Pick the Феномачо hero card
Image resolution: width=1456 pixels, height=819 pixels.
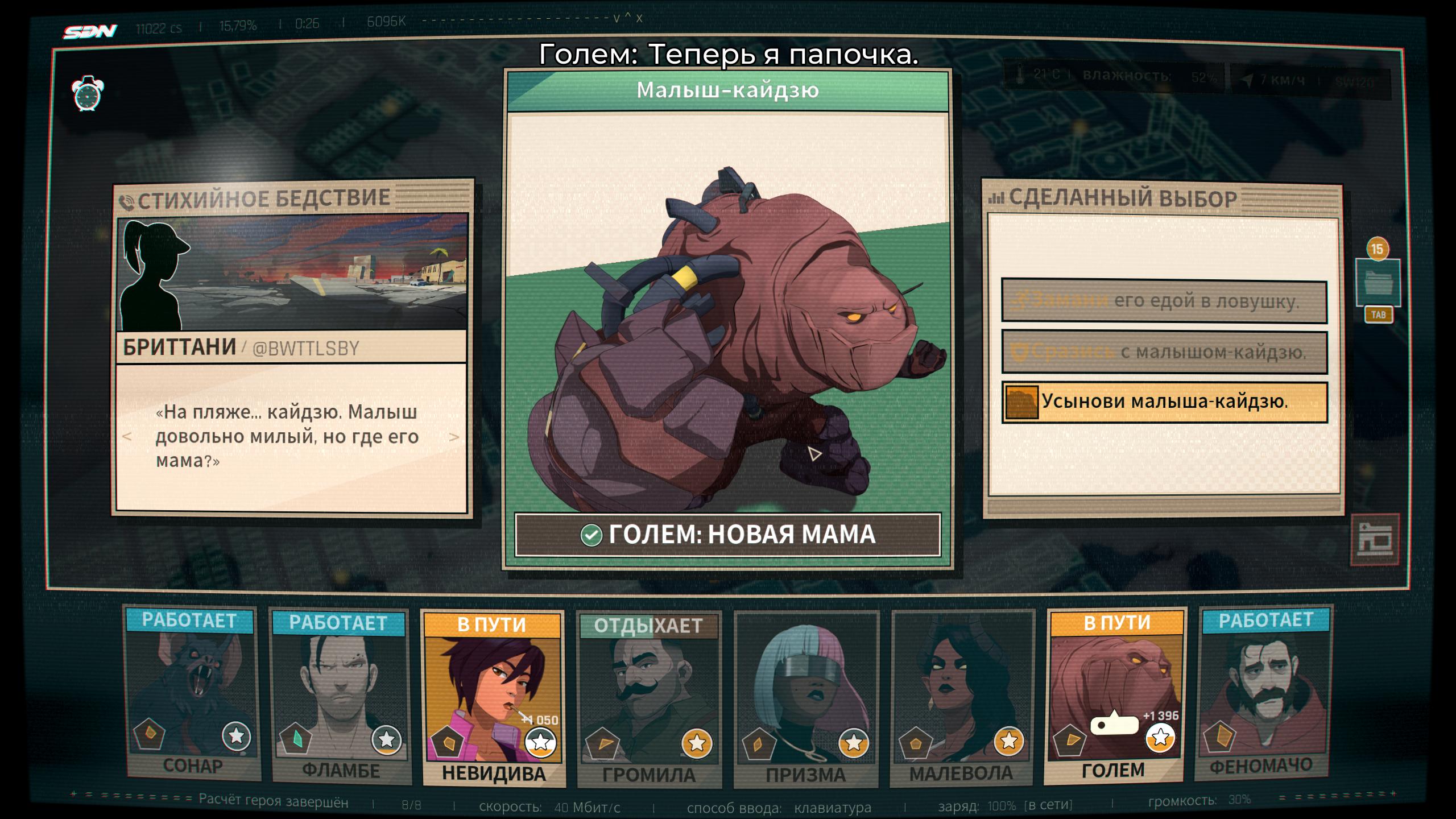click(x=1265, y=695)
